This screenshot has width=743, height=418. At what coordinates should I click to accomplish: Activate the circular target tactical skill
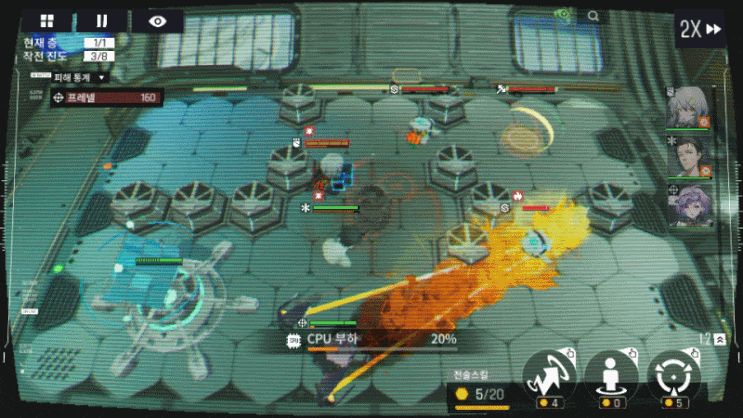pos(674,376)
